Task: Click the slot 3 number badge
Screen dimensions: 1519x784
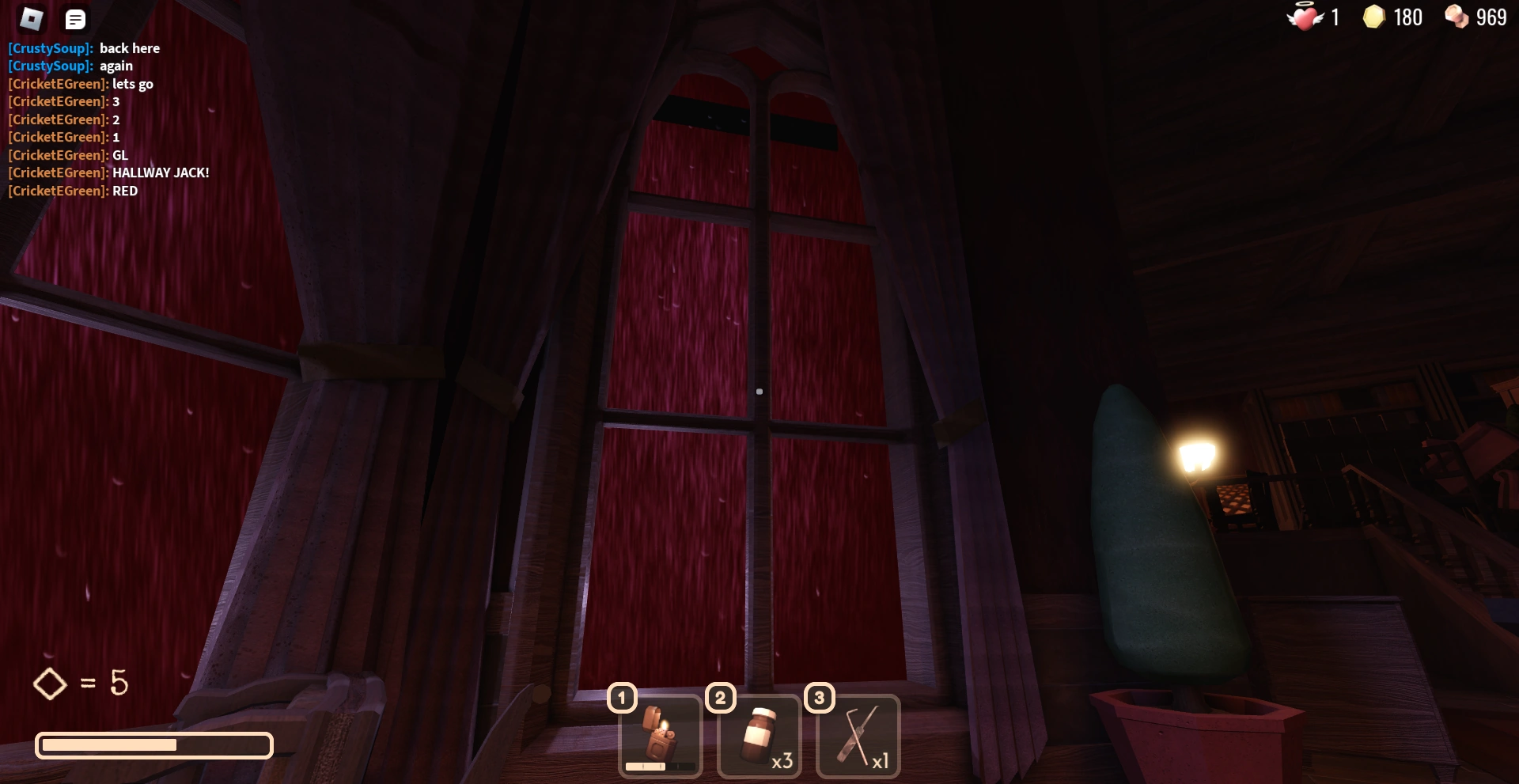Action: tap(820, 697)
